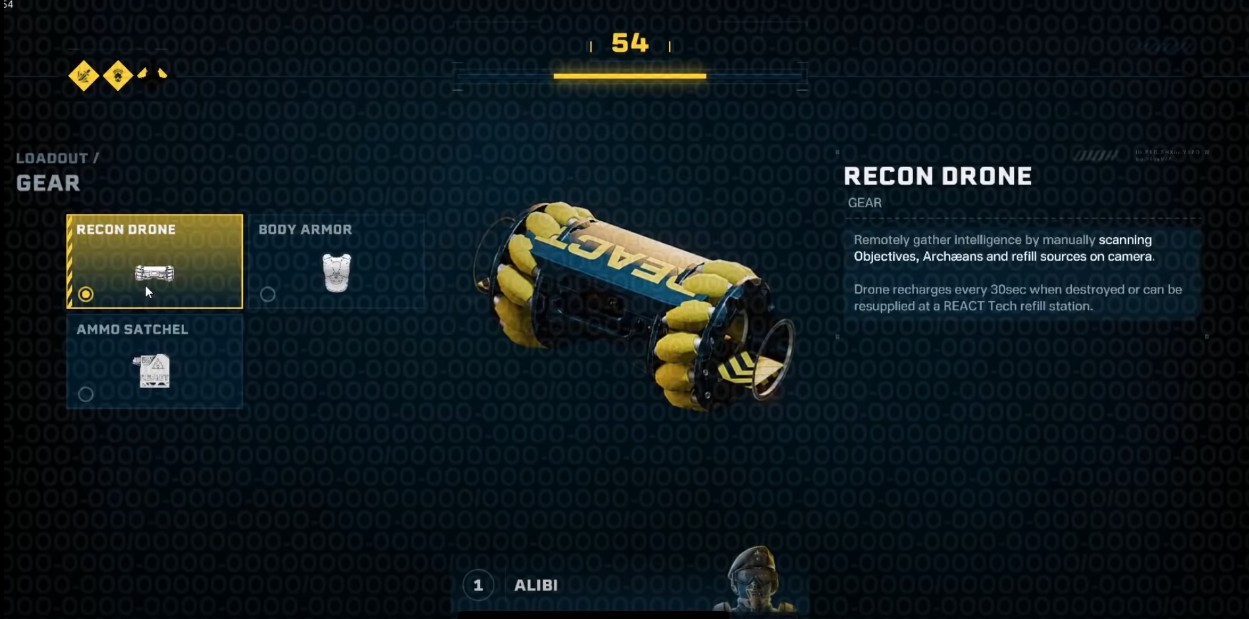Equip the Ammo Satchel gear tile

point(155,361)
